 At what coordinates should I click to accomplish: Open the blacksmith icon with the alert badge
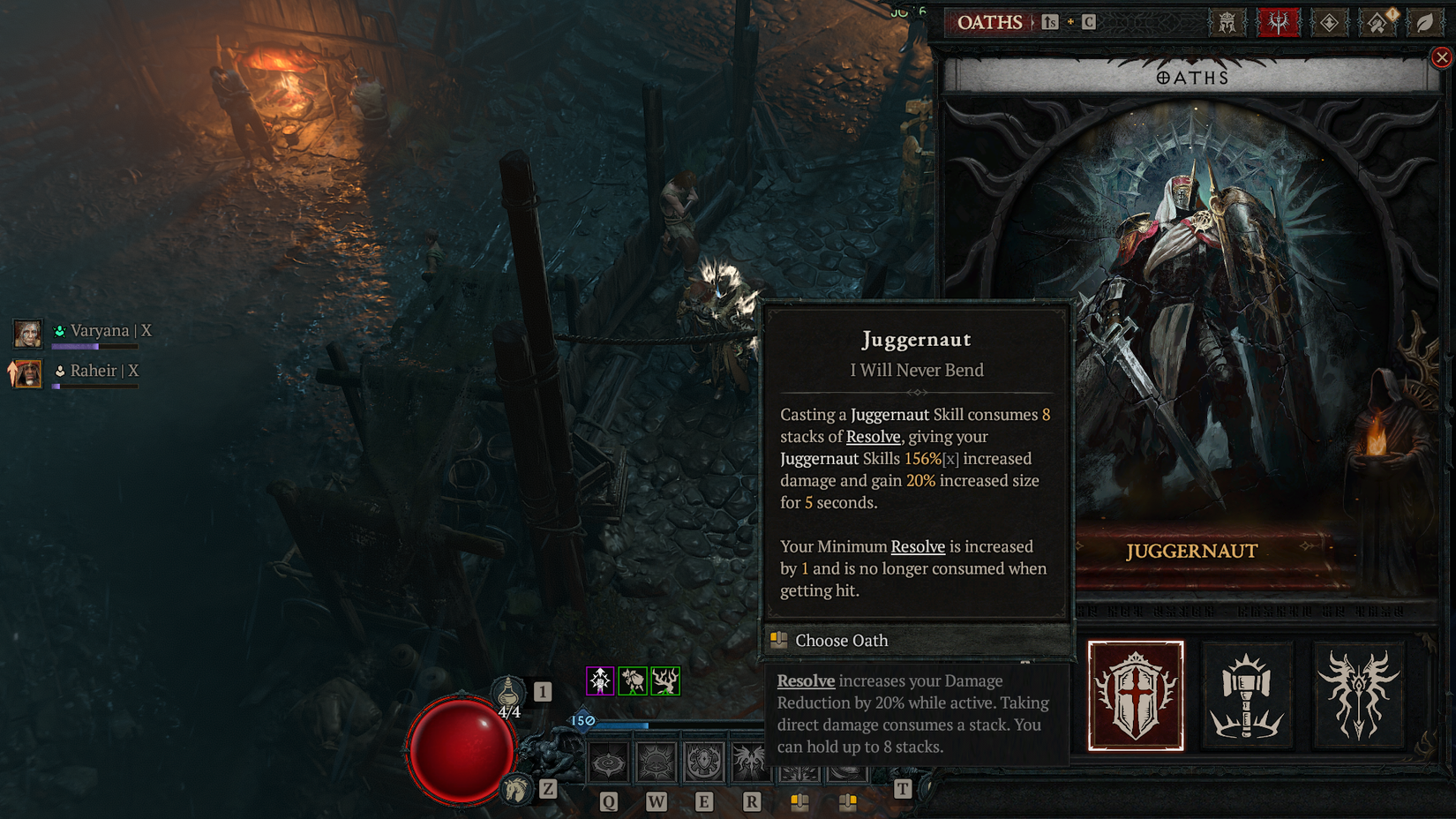click(x=1376, y=23)
